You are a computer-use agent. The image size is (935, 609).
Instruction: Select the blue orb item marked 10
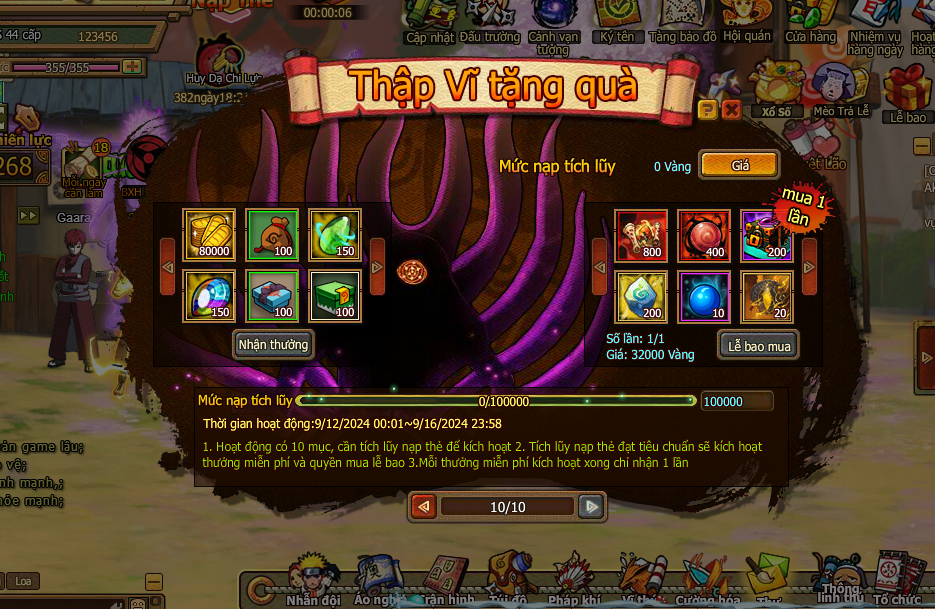pyautogui.click(x=704, y=297)
